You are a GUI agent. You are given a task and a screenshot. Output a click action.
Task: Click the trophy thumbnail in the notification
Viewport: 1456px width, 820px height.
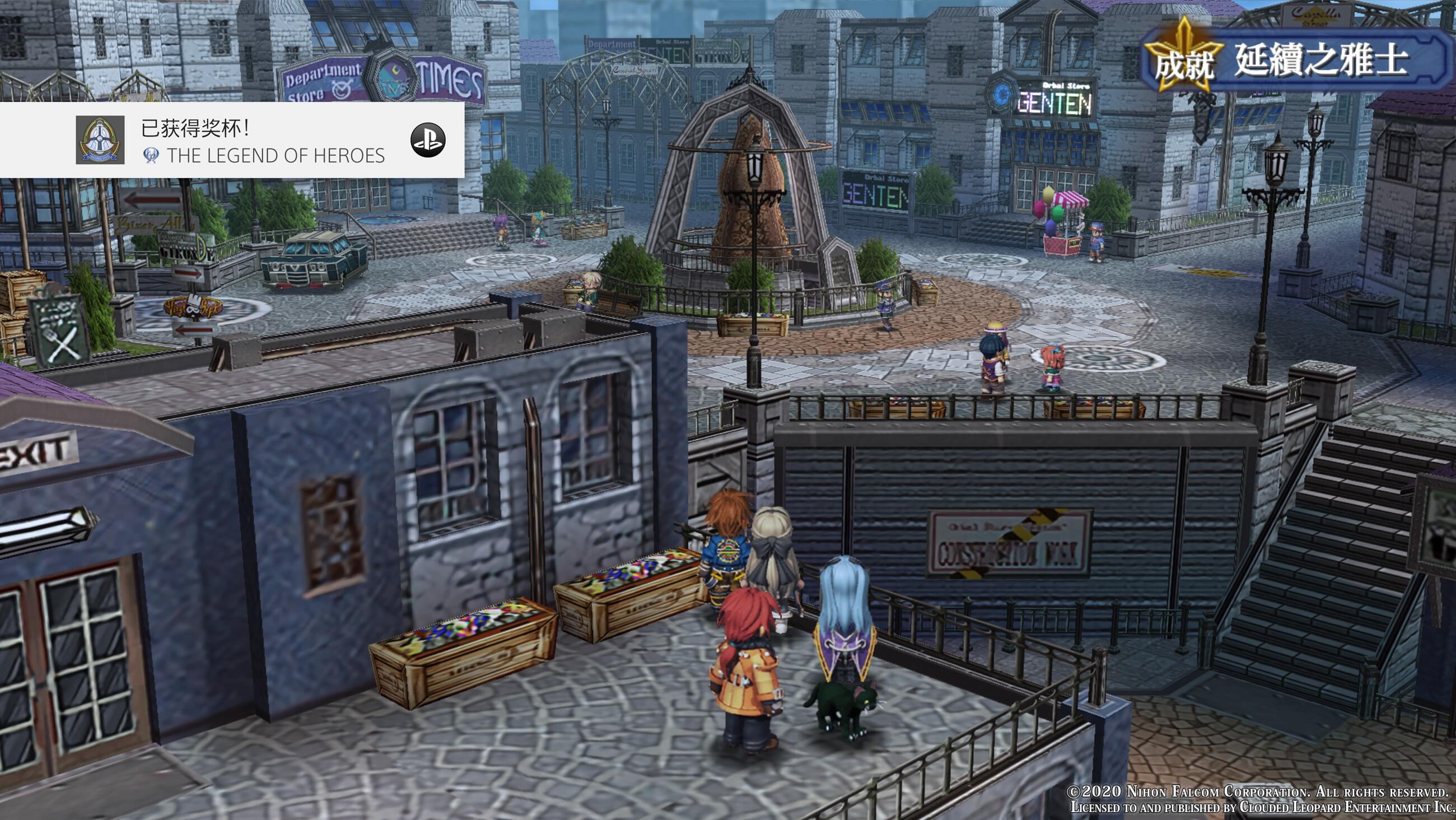coord(100,140)
